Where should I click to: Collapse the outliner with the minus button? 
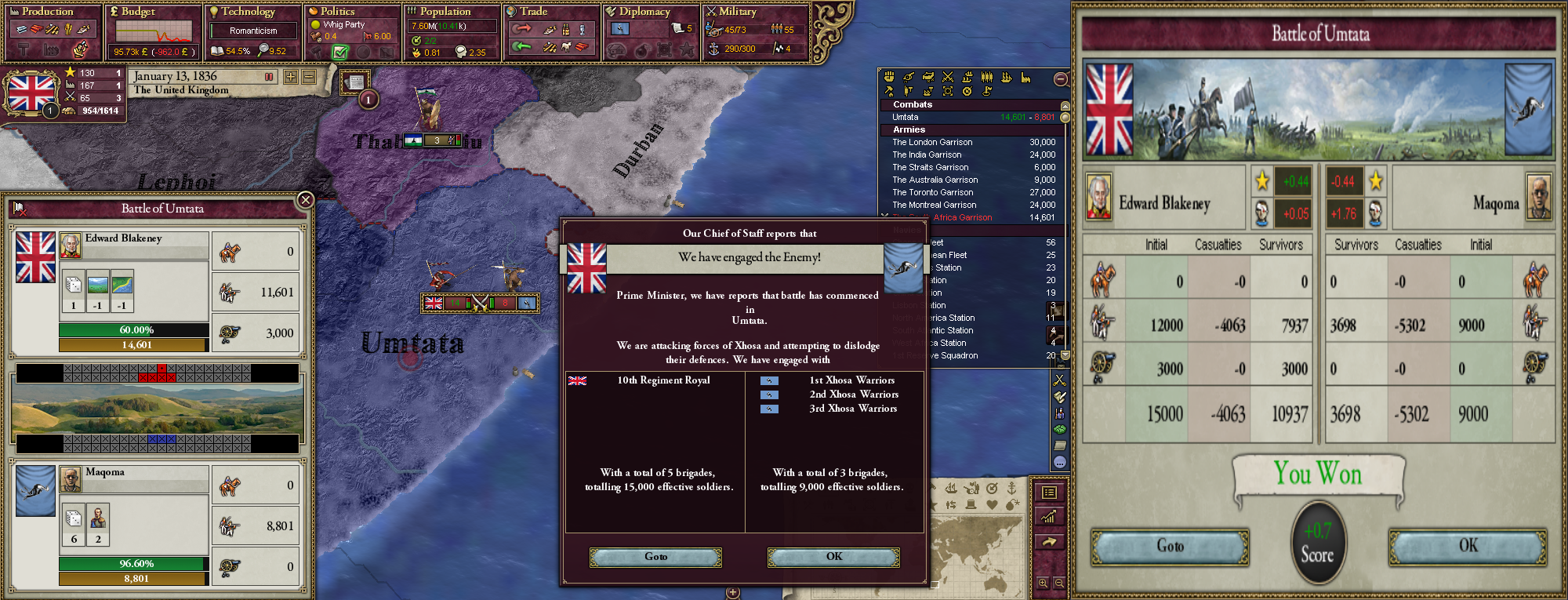(1061, 78)
